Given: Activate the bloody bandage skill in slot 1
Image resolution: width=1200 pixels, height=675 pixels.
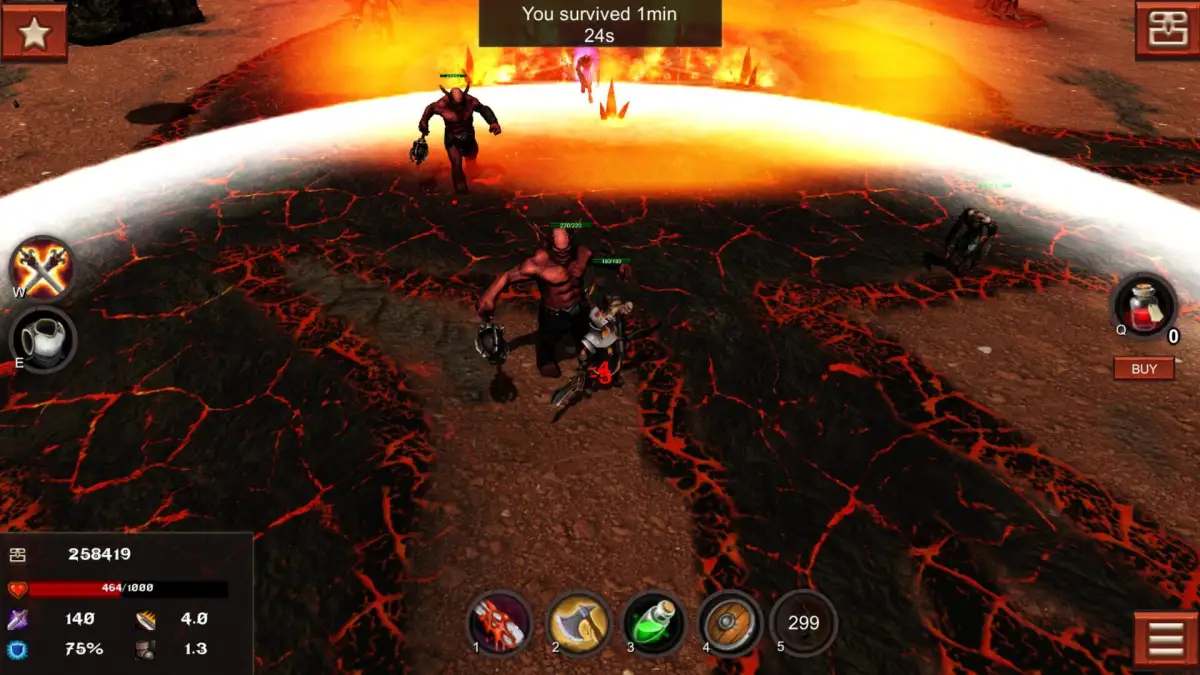Looking at the screenshot, I should [500, 623].
